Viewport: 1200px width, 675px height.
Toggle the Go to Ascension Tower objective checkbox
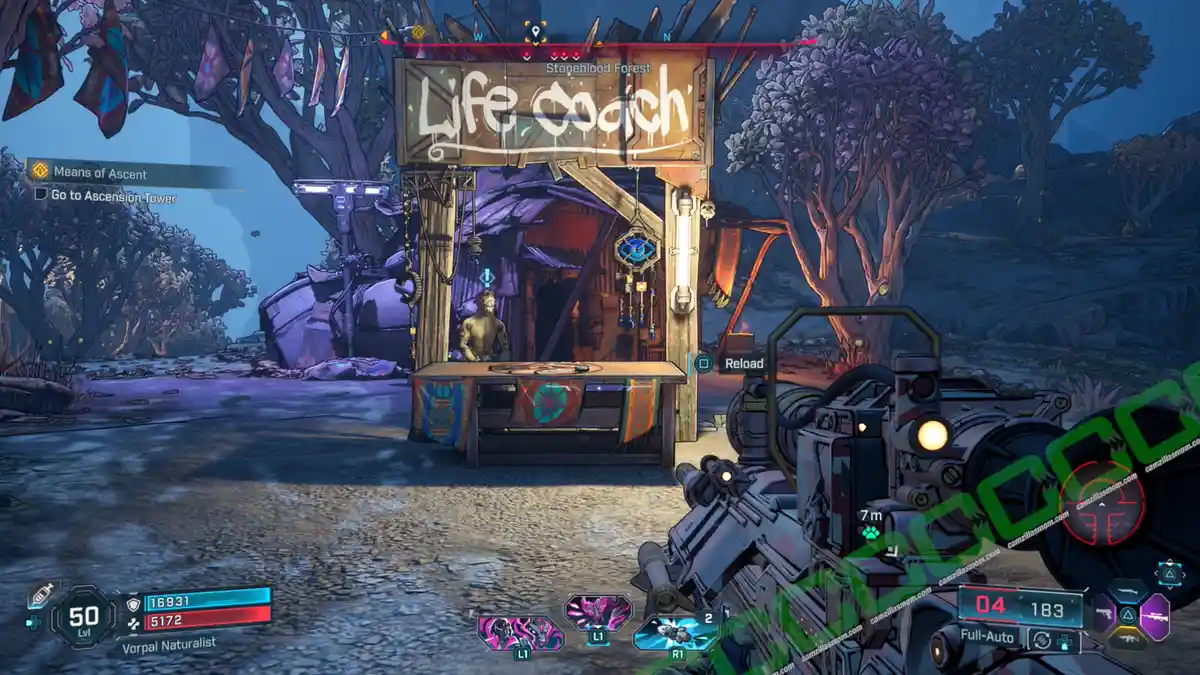click(x=40, y=197)
